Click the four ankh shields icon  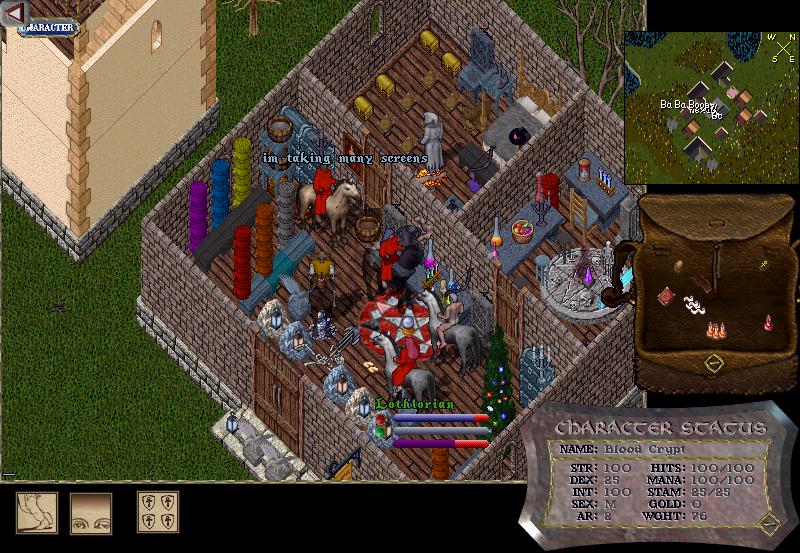(158, 512)
